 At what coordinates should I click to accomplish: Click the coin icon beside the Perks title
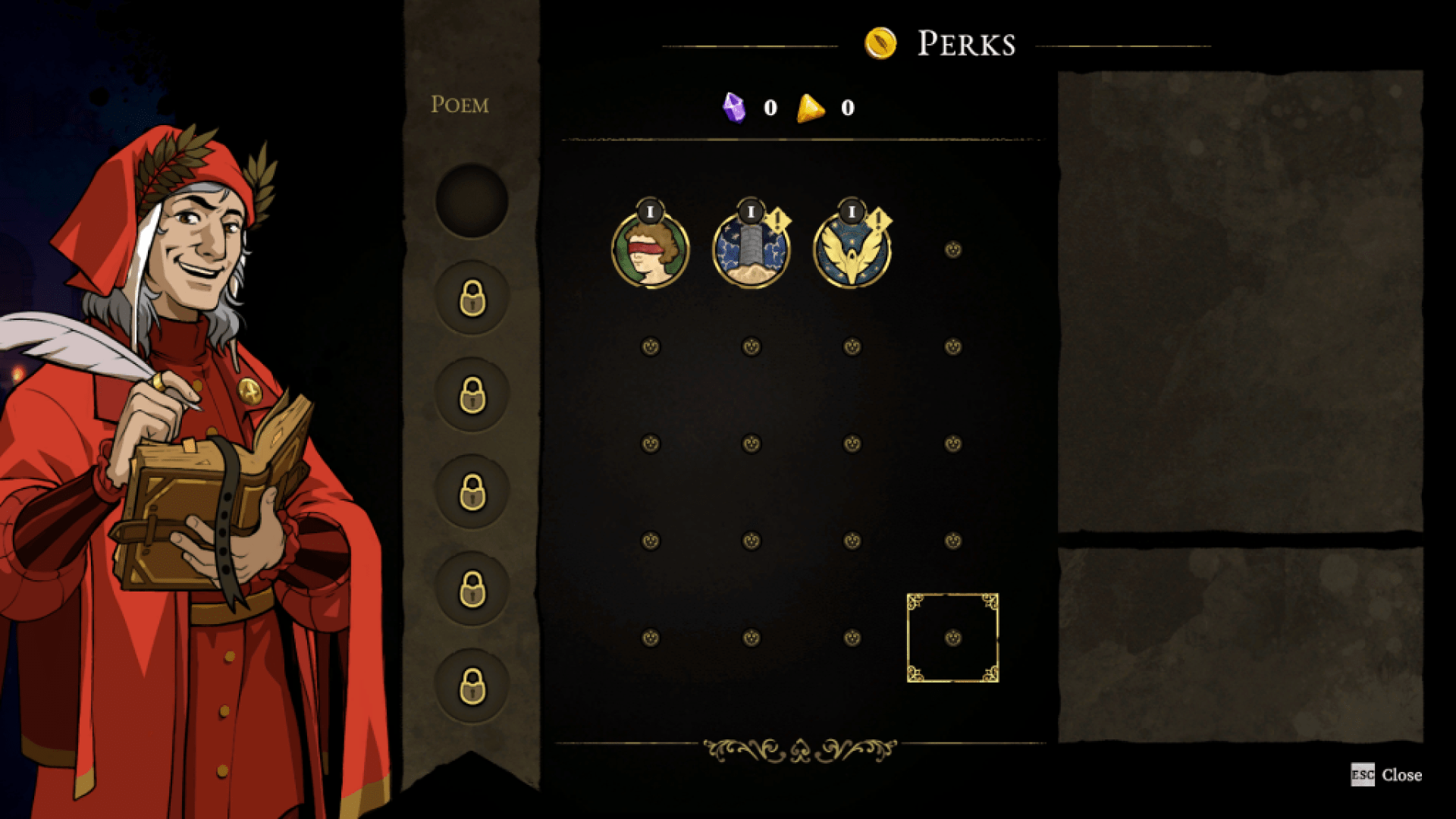coord(880,44)
